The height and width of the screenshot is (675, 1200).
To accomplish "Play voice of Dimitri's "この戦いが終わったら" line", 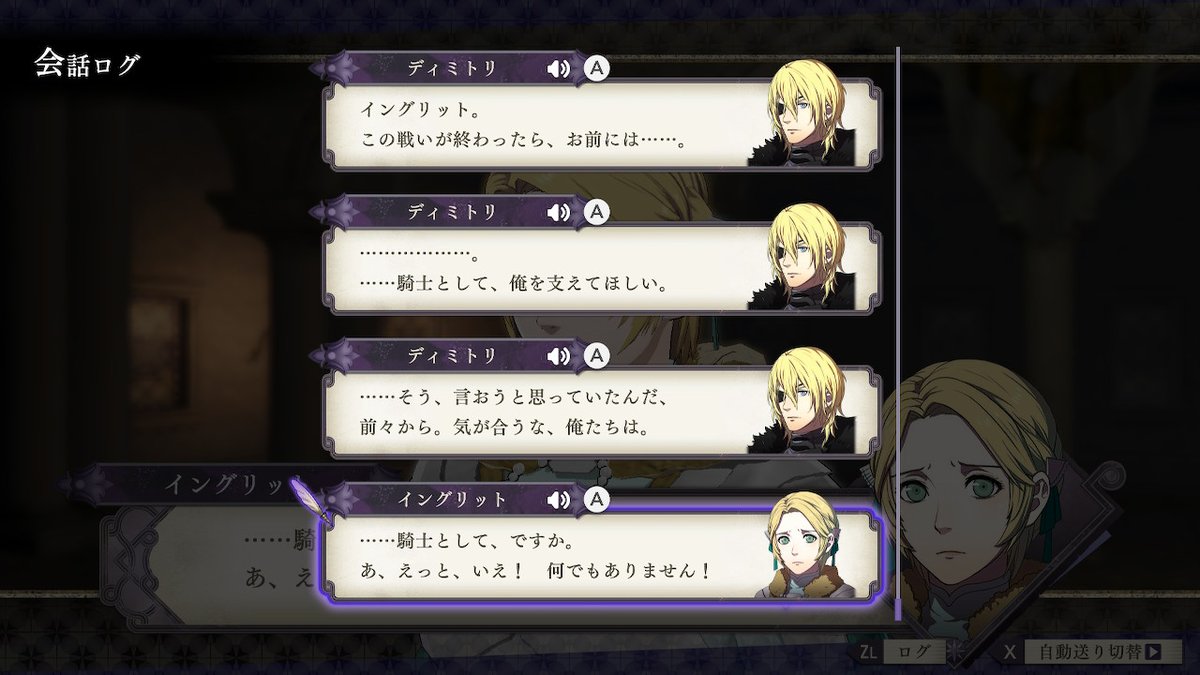I will pos(558,68).
